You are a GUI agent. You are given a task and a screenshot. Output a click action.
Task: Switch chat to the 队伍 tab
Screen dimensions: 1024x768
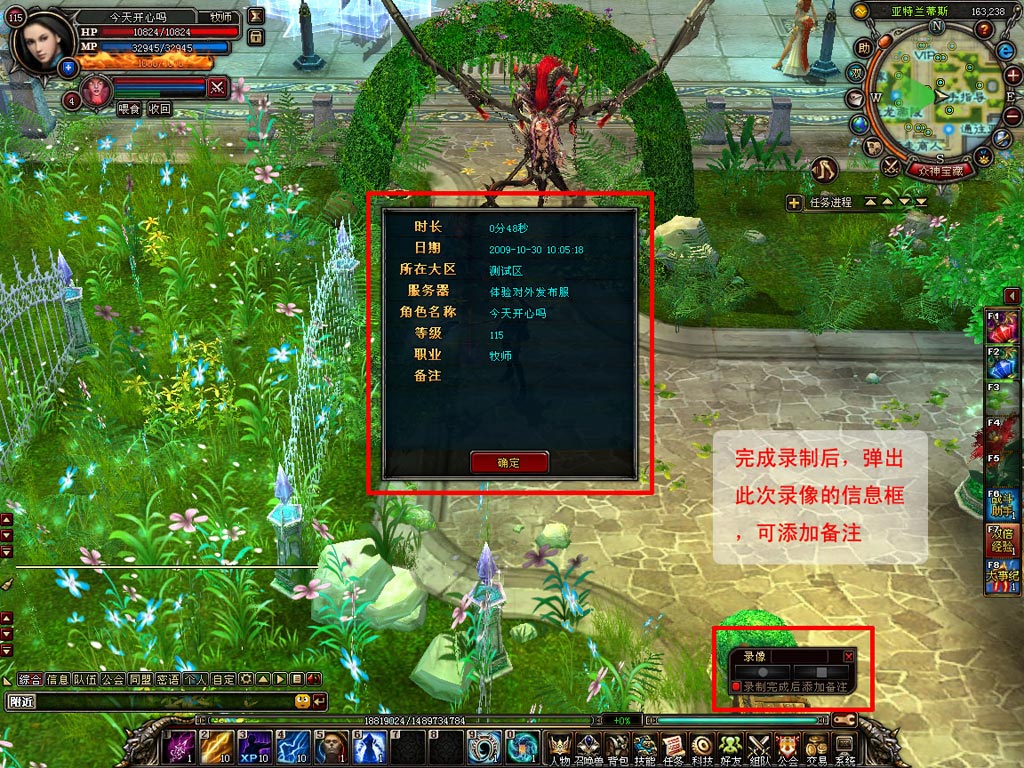coord(85,679)
